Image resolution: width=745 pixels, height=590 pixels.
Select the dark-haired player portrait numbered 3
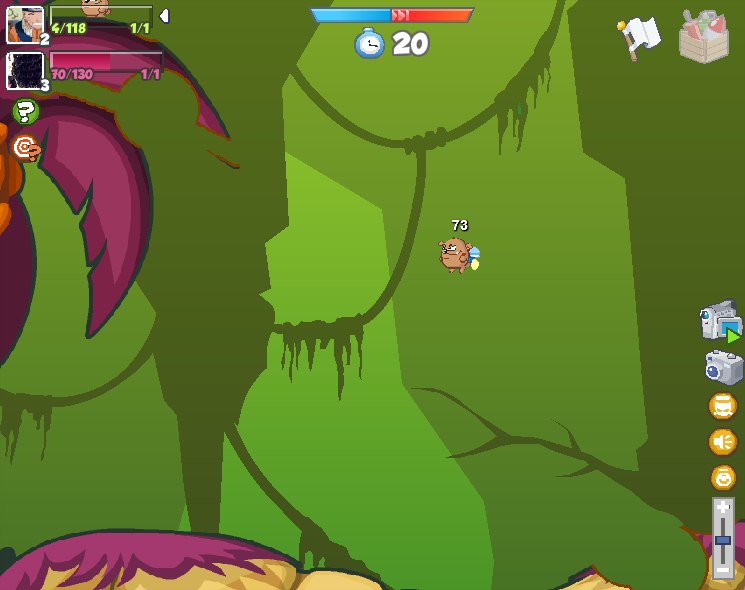(x=23, y=71)
